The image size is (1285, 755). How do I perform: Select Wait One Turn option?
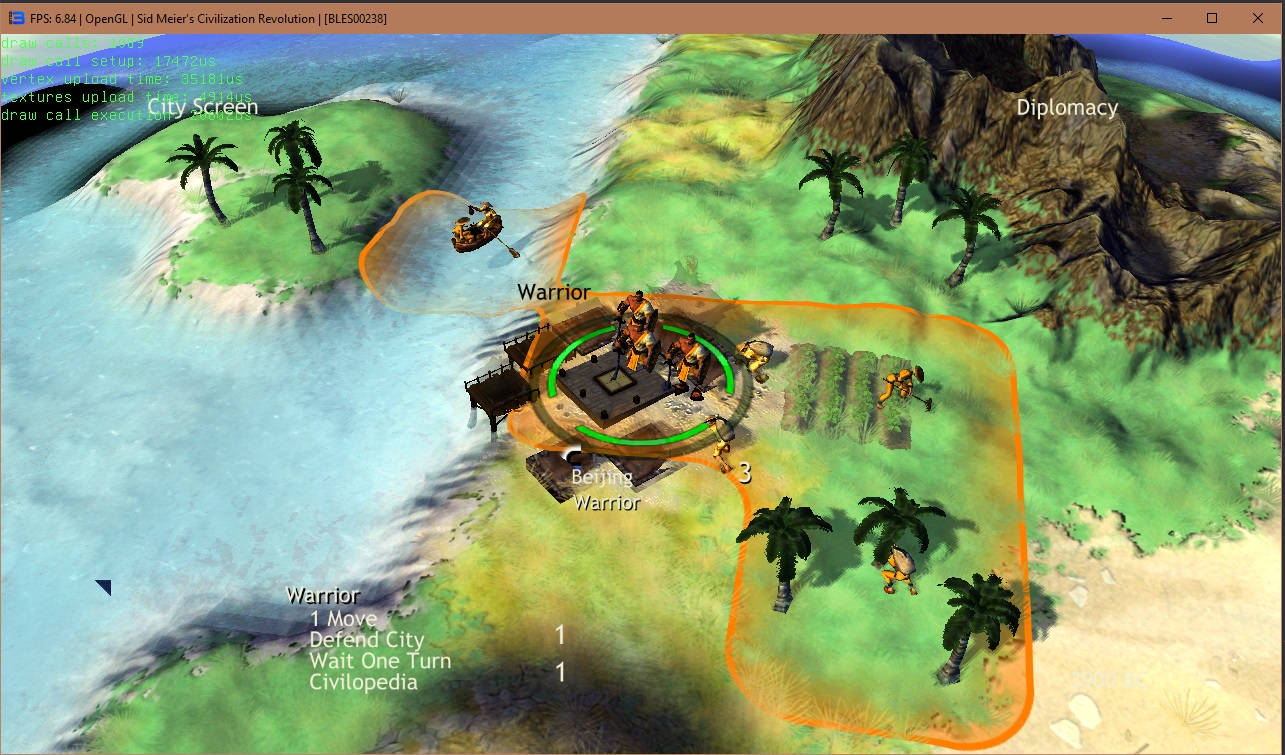pyautogui.click(x=380, y=661)
